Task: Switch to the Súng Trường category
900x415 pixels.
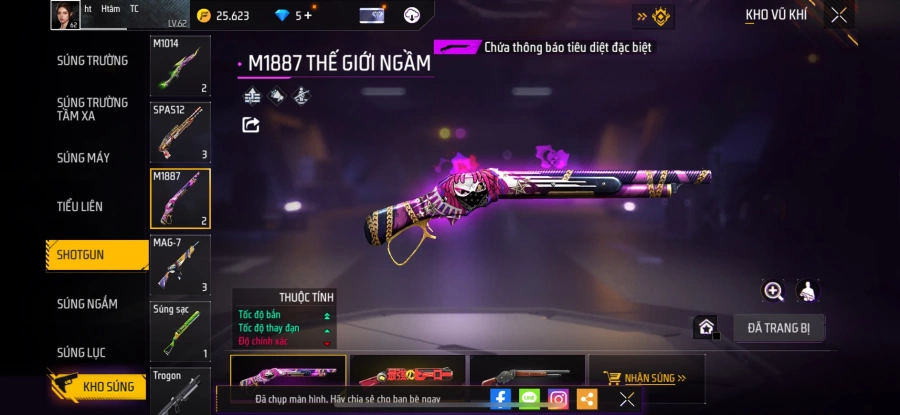Action: [92, 60]
